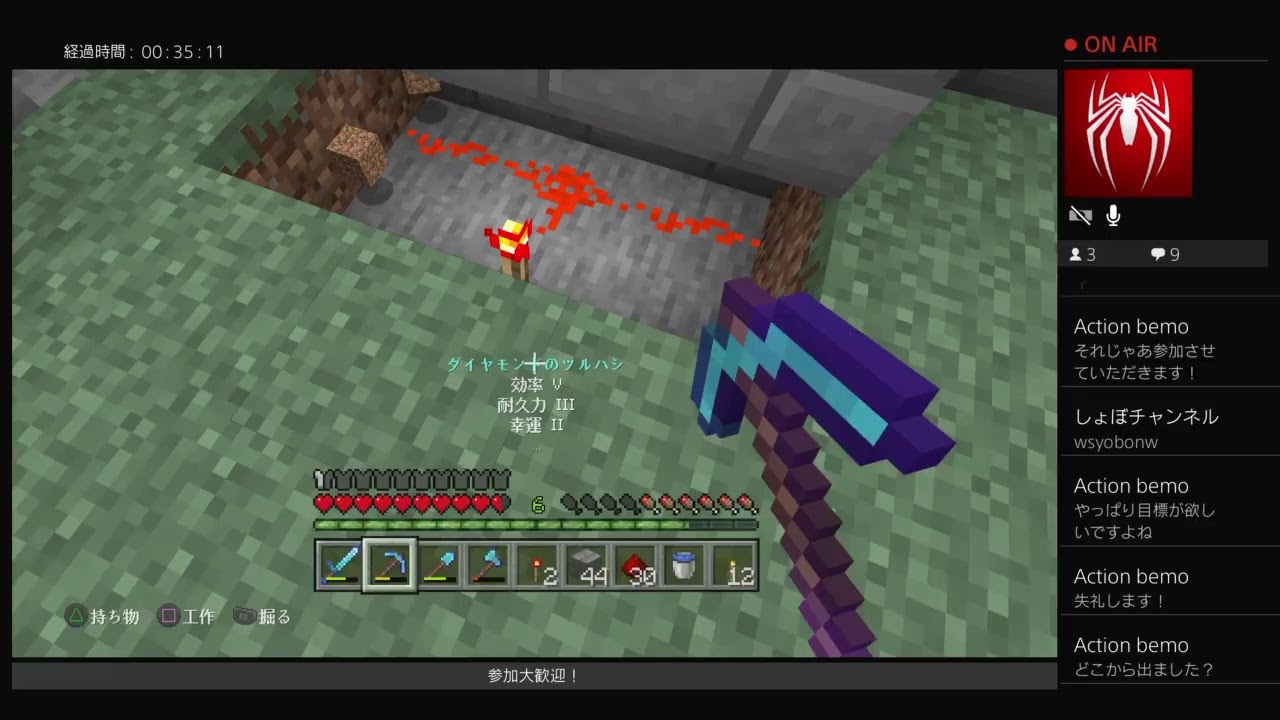The image size is (1280, 720).
Task: Select the redstone torch hotbar slot
Action: pos(534,566)
